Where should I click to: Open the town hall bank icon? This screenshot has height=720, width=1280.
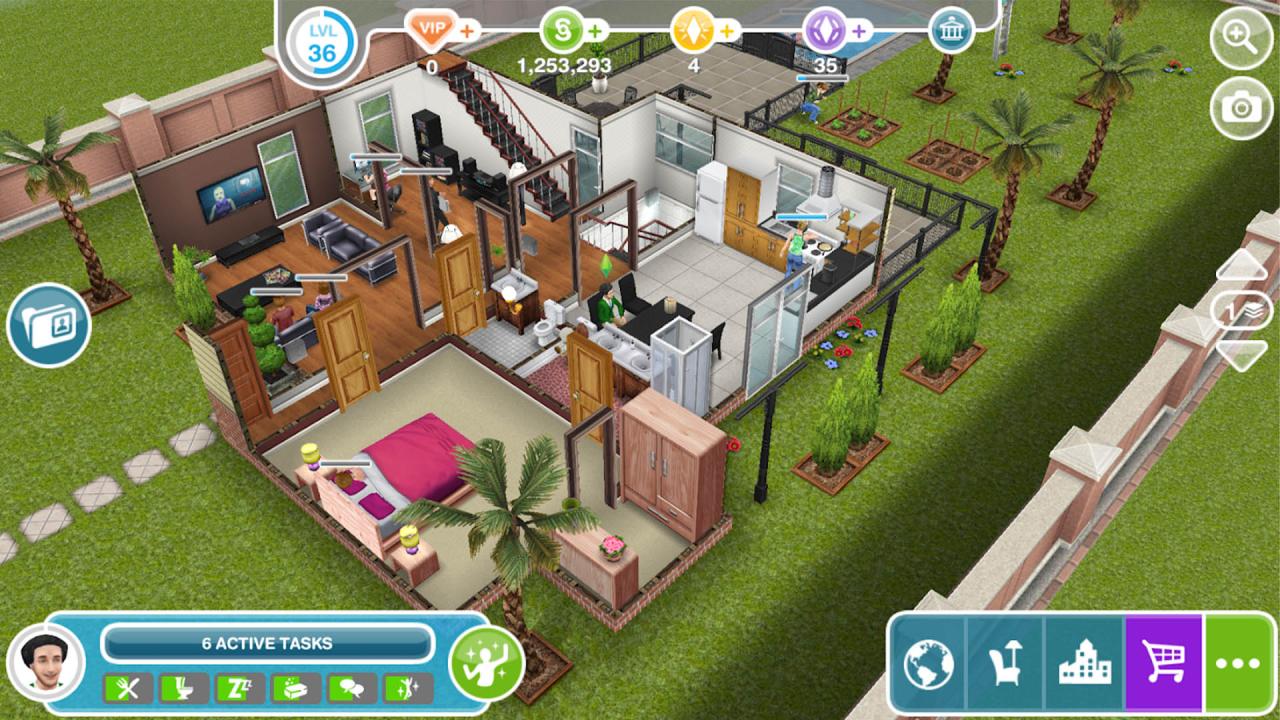[x=948, y=29]
